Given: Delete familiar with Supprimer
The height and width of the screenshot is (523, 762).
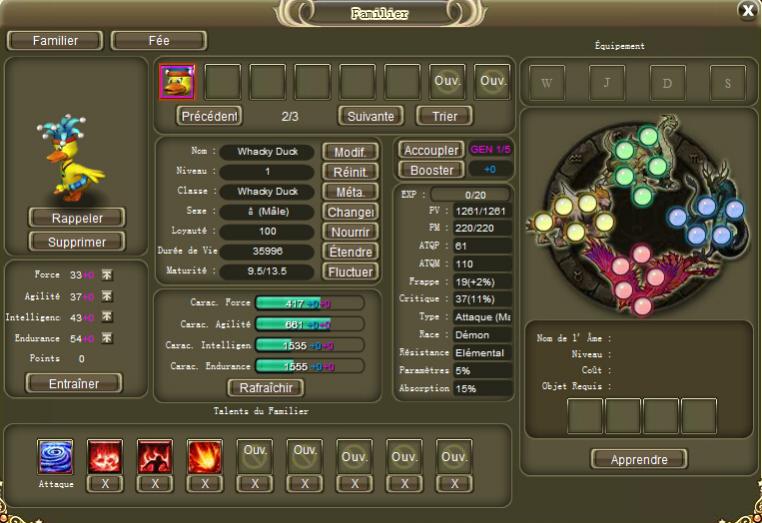Looking at the screenshot, I should tap(76, 241).
